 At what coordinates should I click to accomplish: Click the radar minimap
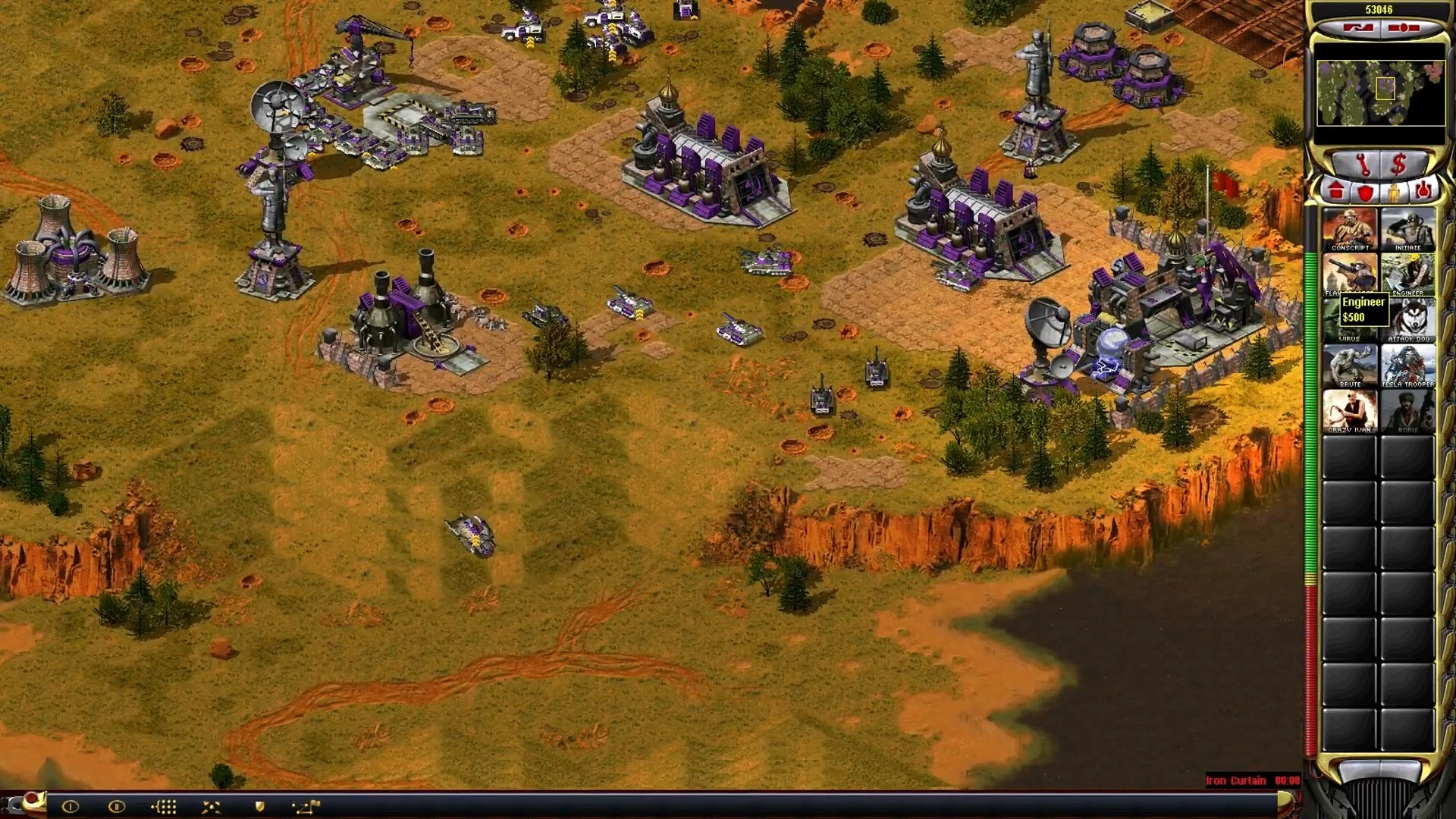(x=1380, y=93)
